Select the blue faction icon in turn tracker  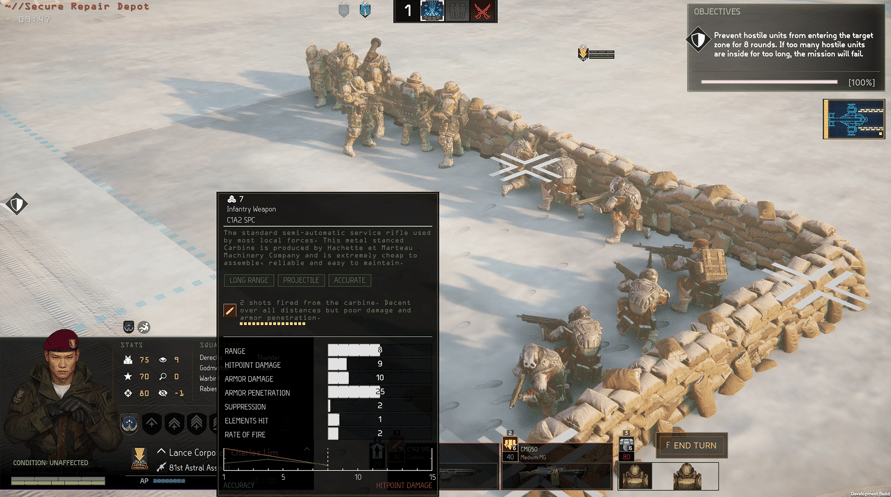click(433, 12)
